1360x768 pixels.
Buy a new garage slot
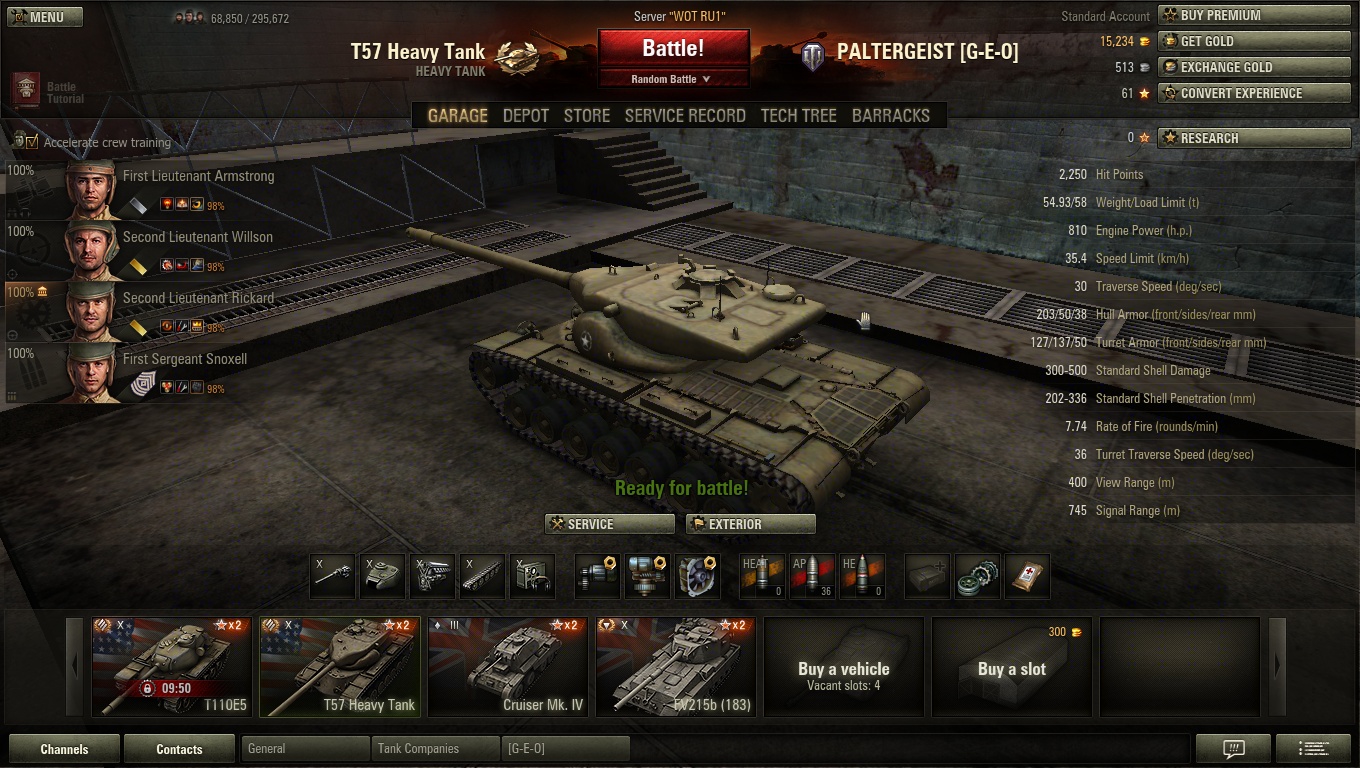1012,667
